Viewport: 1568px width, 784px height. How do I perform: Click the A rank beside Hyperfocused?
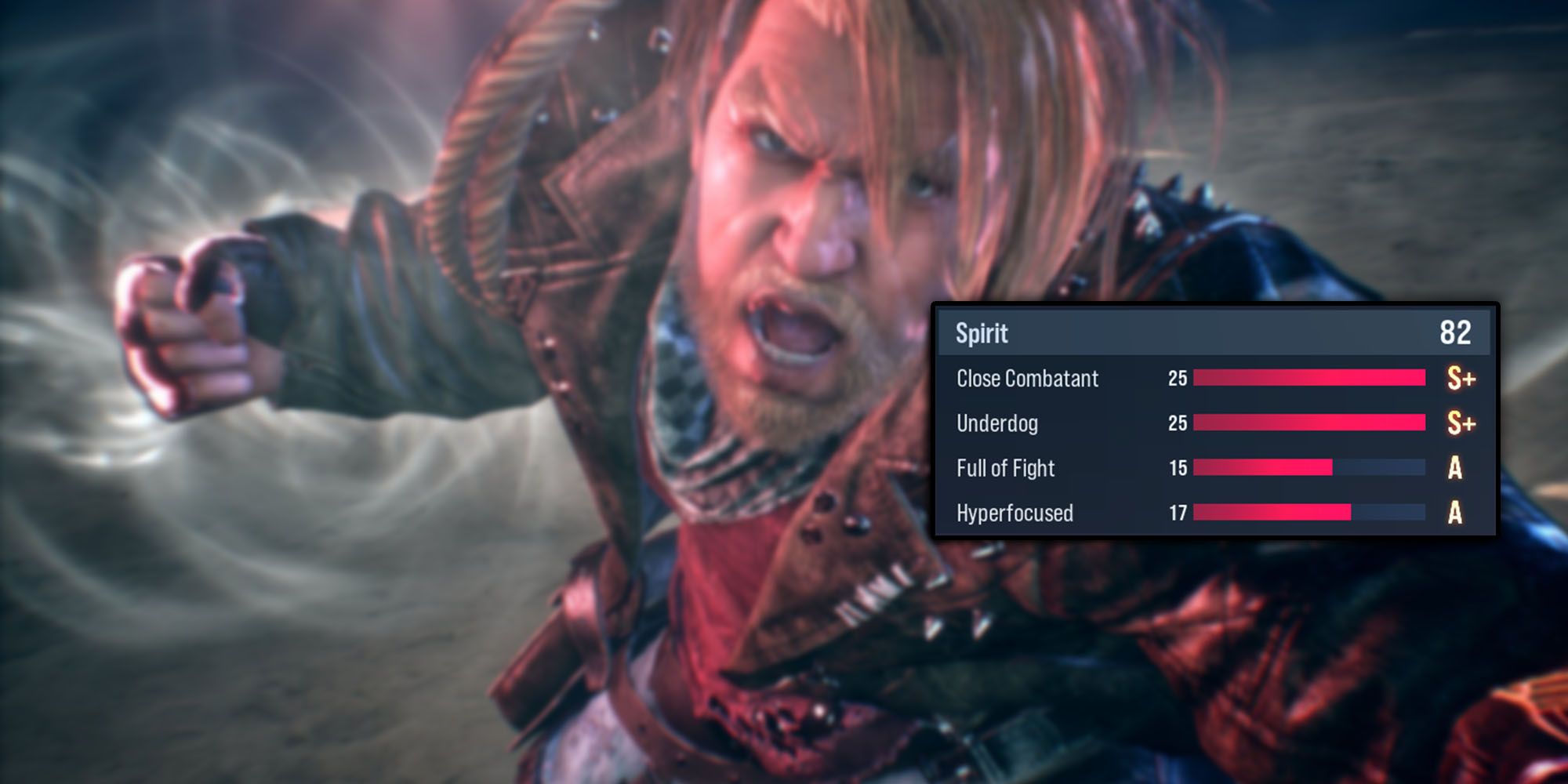1456,514
